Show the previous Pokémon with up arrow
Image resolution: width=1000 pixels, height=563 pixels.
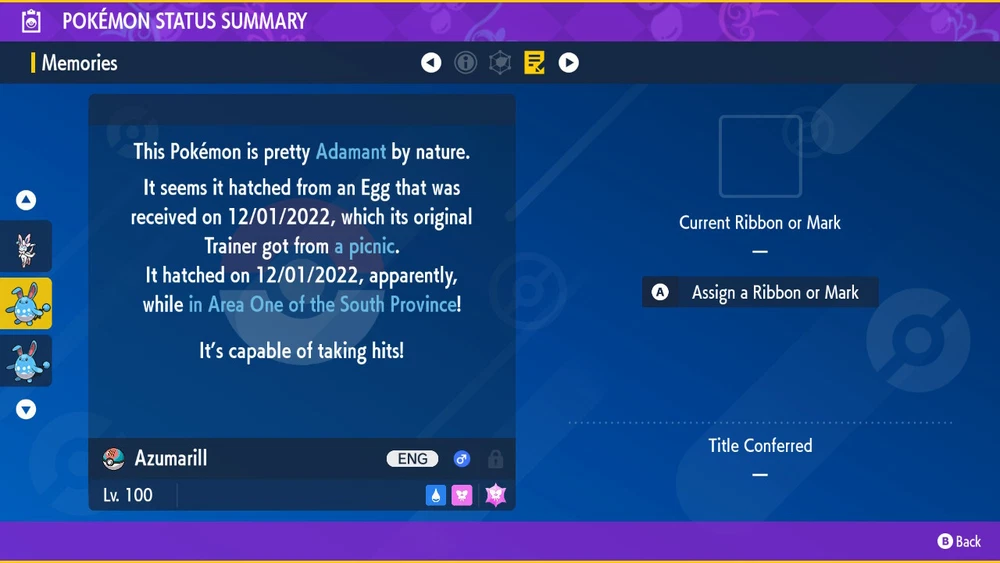click(26, 200)
